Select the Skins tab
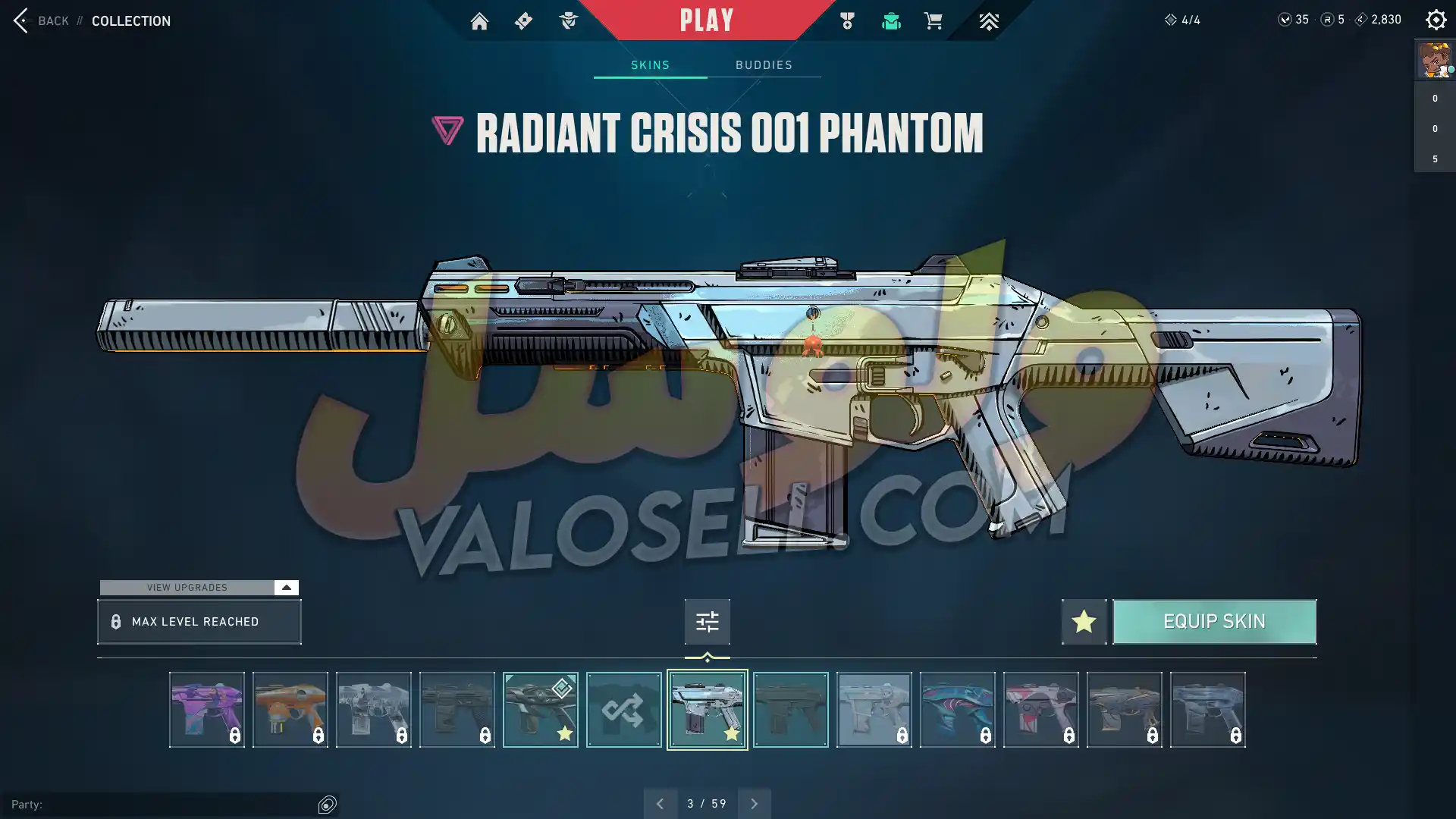This screenshot has height=819, width=1456. (x=650, y=65)
